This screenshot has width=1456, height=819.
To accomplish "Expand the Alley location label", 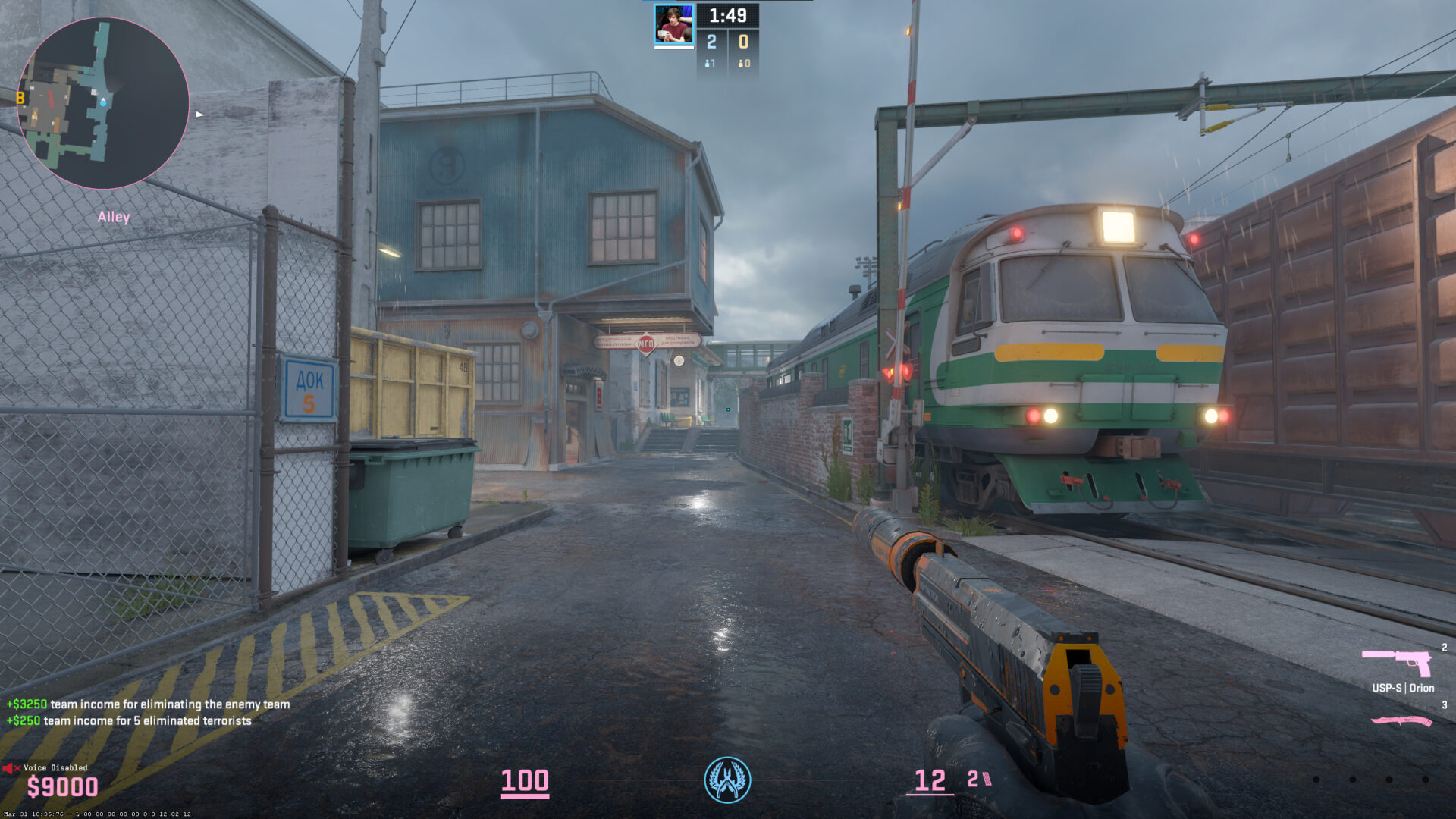I will click(114, 218).
